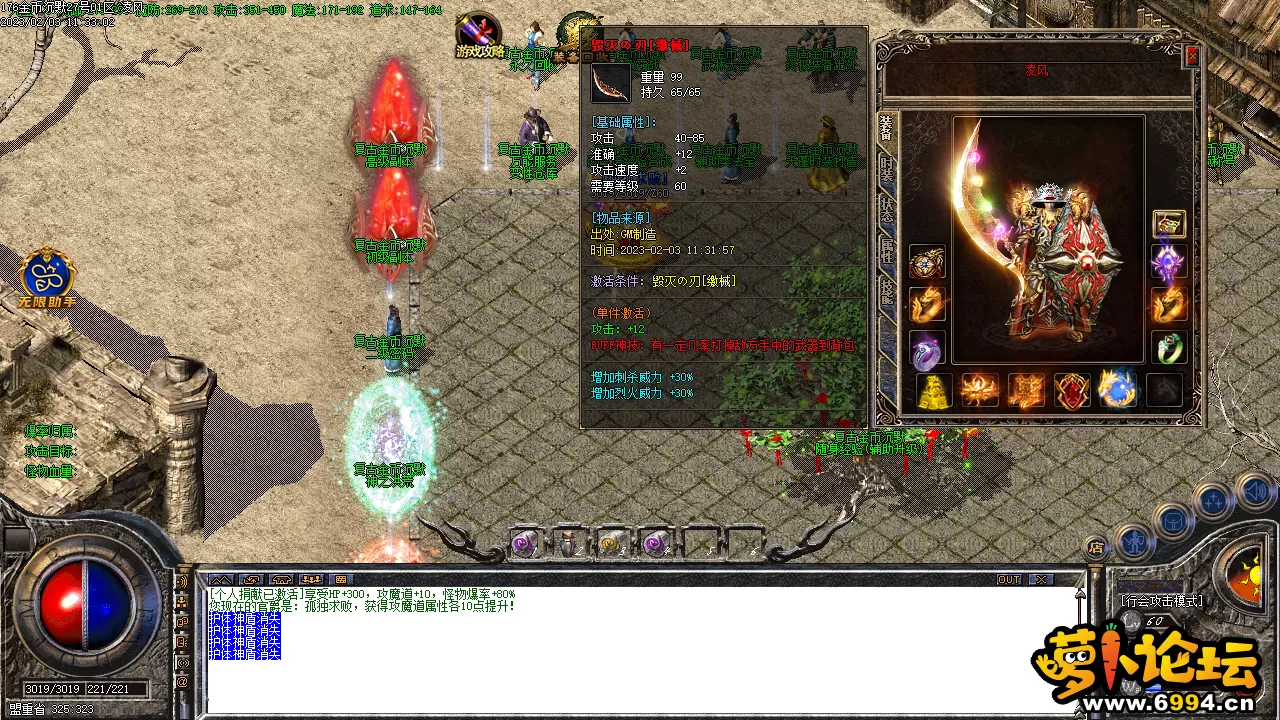Select the blue dragon orb slot
Image resolution: width=1280 pixels, height=720 pixels.
1117,391
